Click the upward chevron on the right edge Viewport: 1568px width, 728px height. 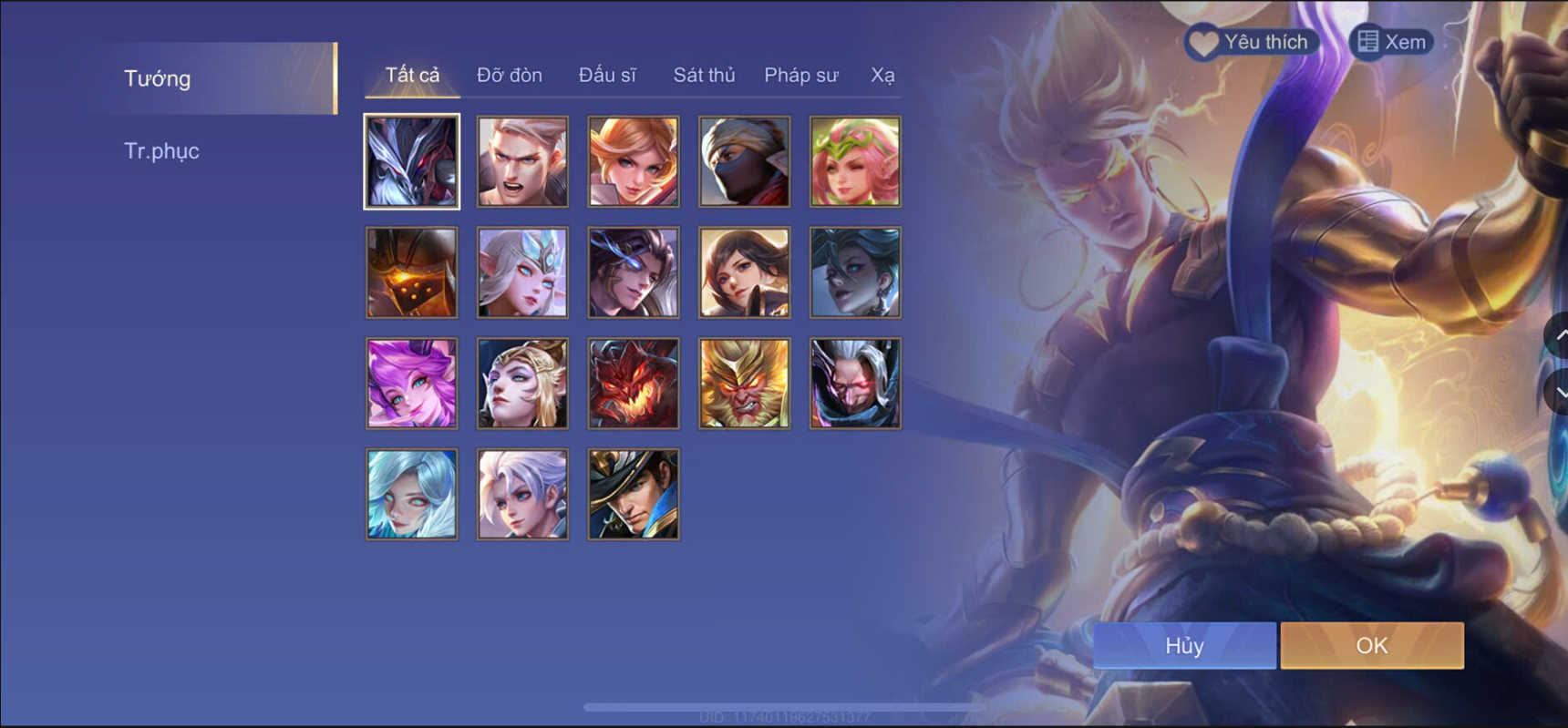click(x=1557, y=335)
